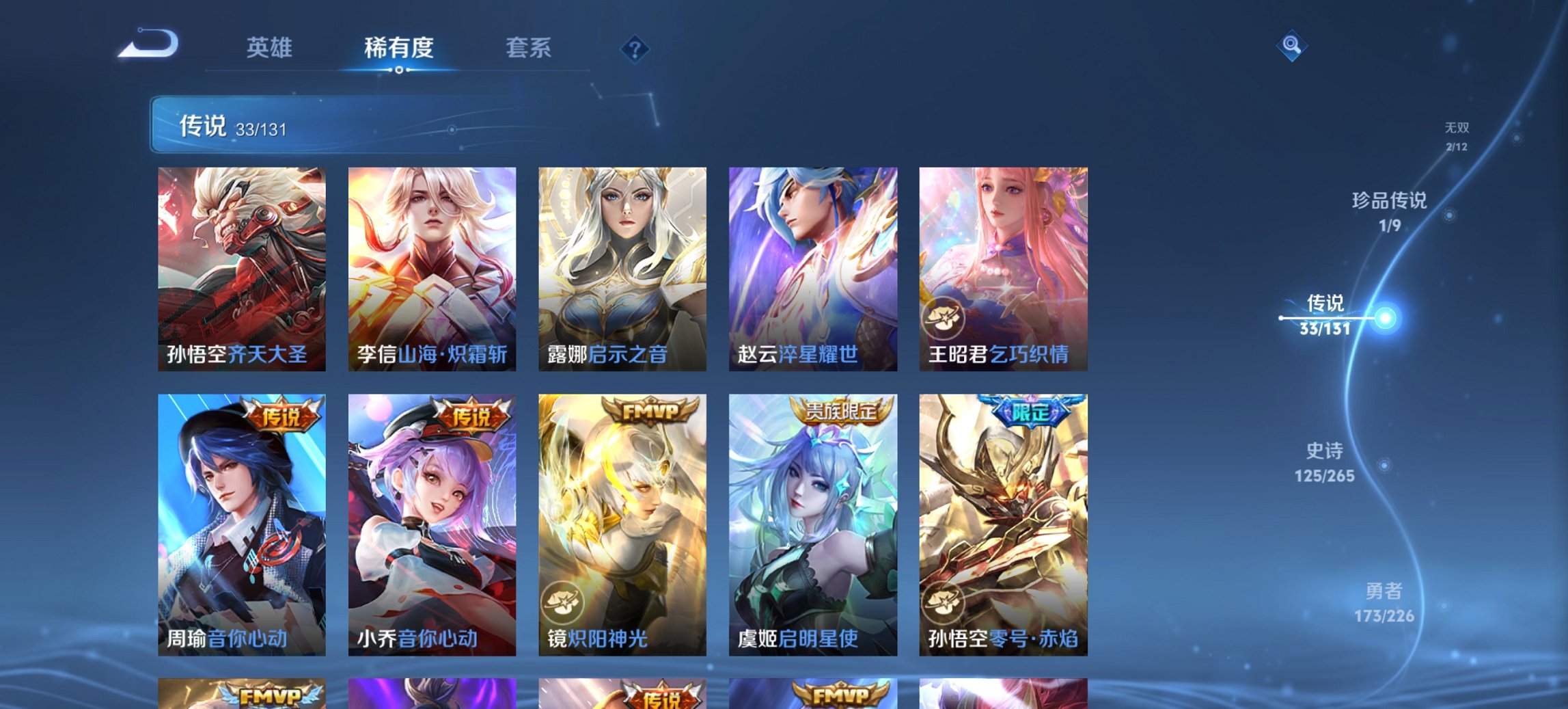This screenshot has width=1568, height=709.
Task: Switch to the 套系 tab
Action: 529,47
